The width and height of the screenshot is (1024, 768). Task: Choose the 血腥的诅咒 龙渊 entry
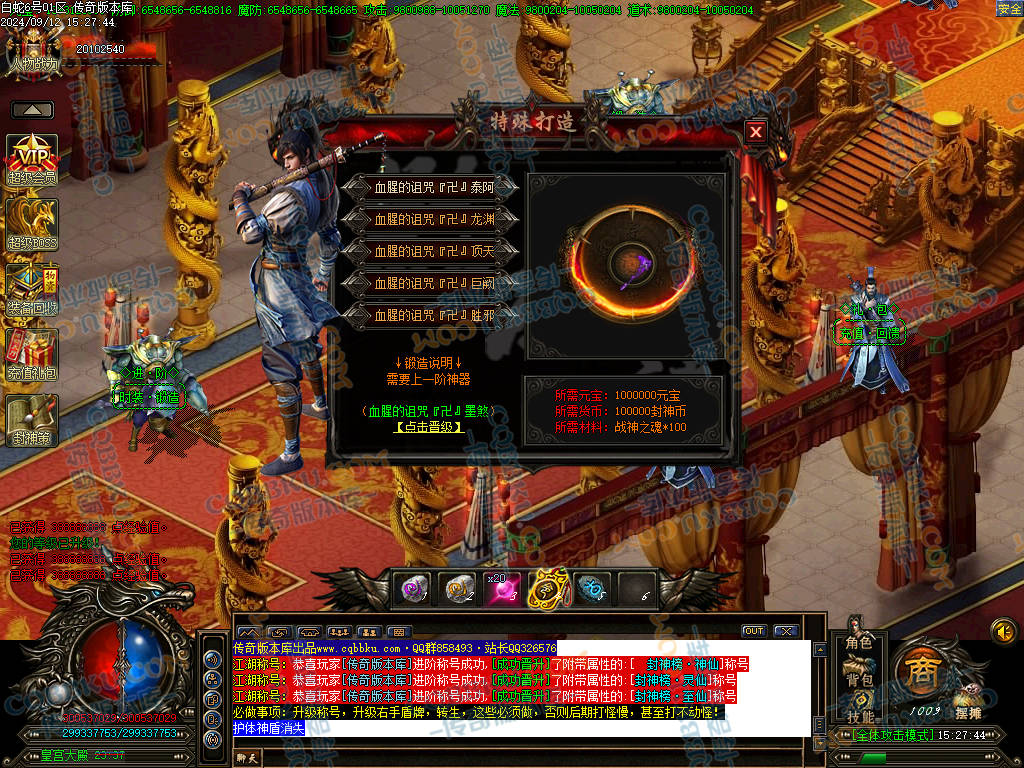pos(431,218)
